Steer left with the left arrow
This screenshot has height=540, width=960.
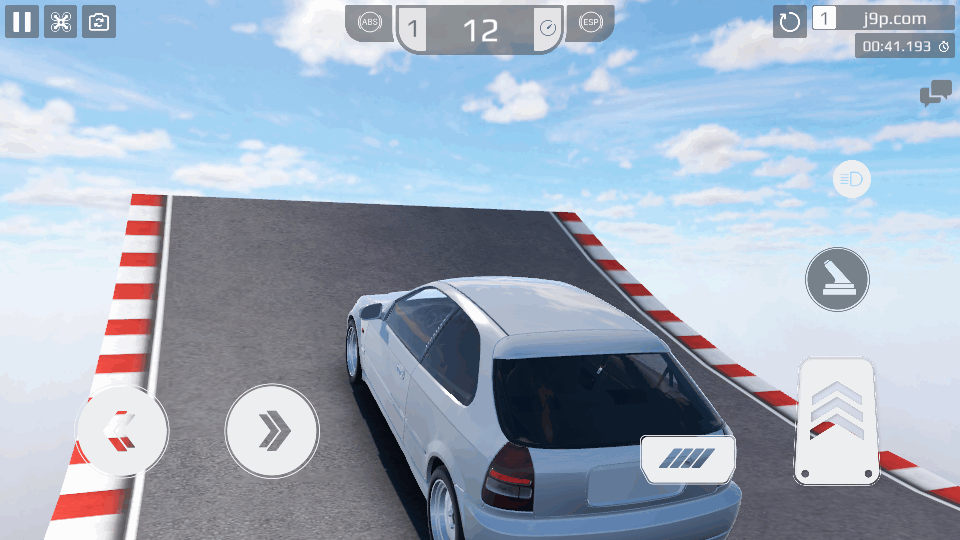coord(122,431)
